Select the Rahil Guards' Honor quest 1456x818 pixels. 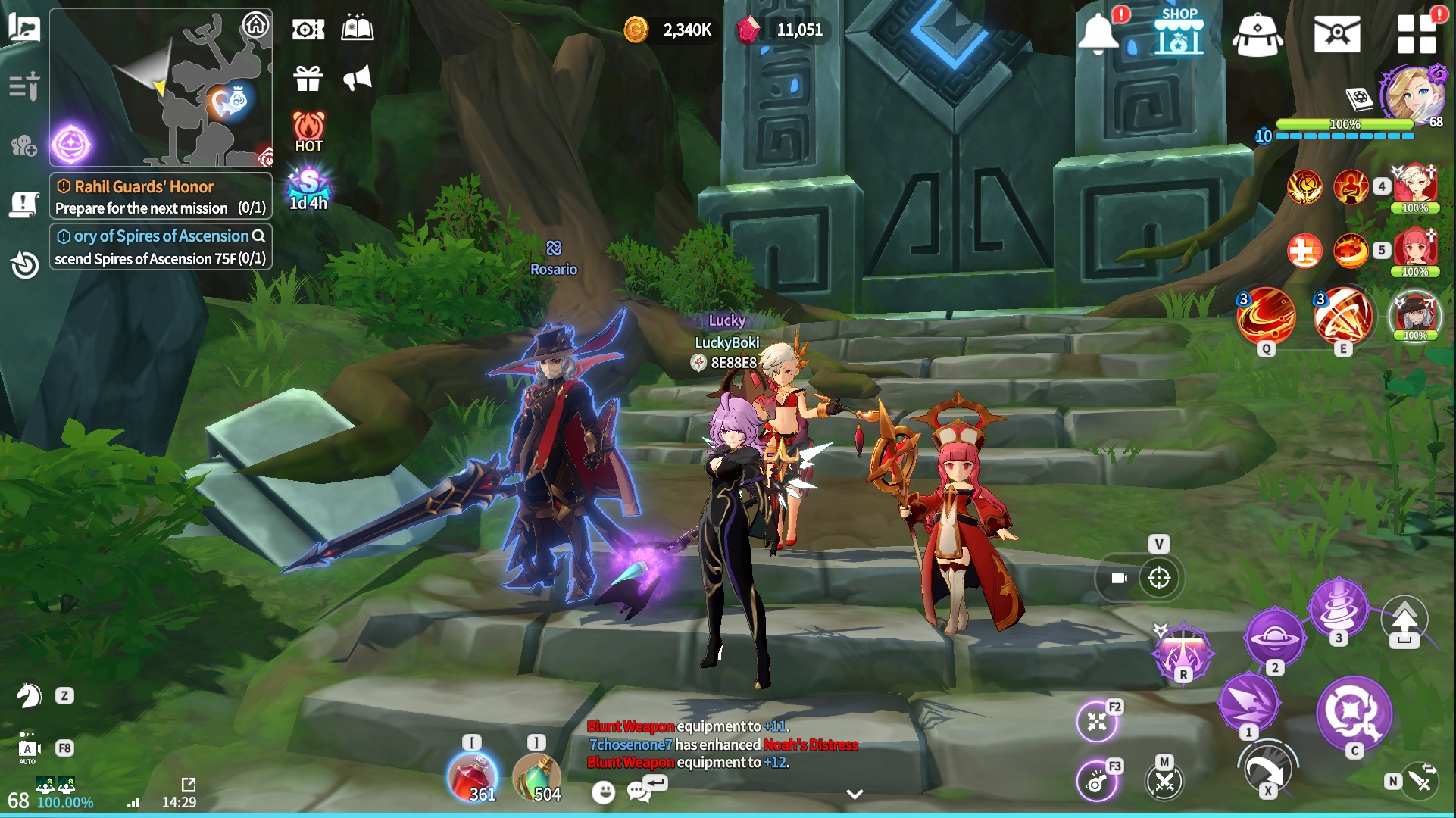click(161, 196)
